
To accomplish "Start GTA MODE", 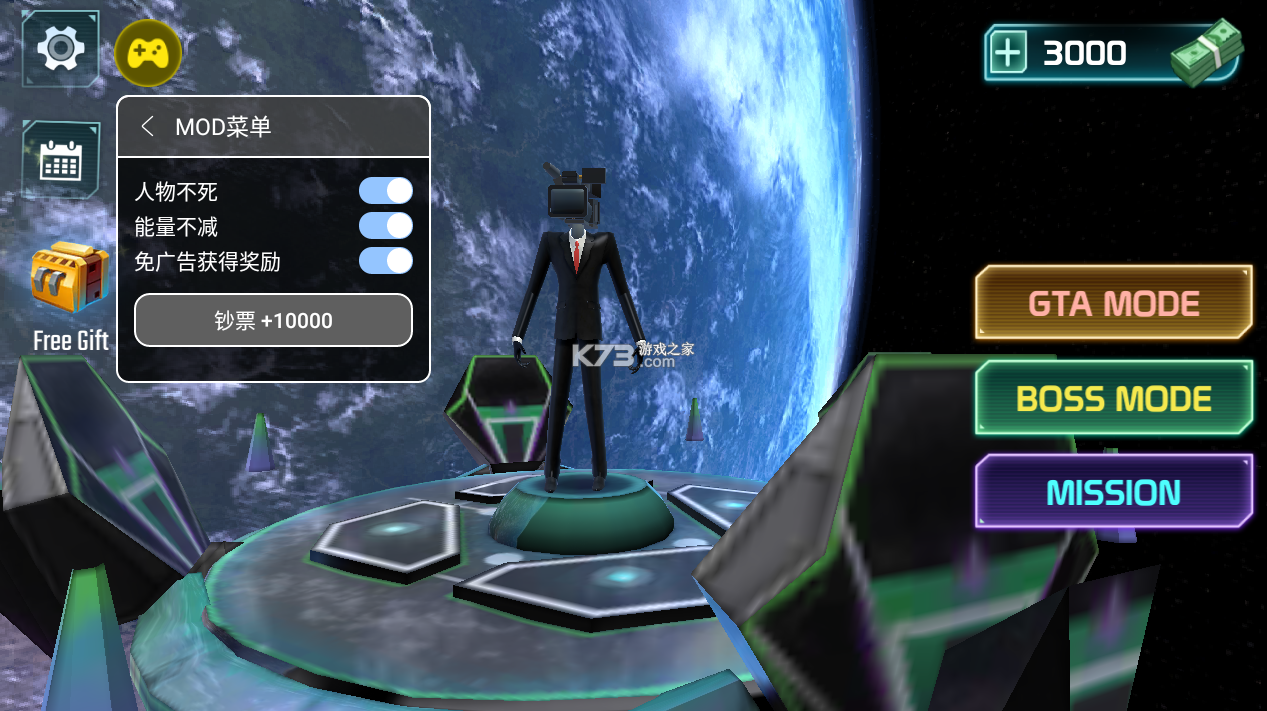I will (x=1113, y=303).
